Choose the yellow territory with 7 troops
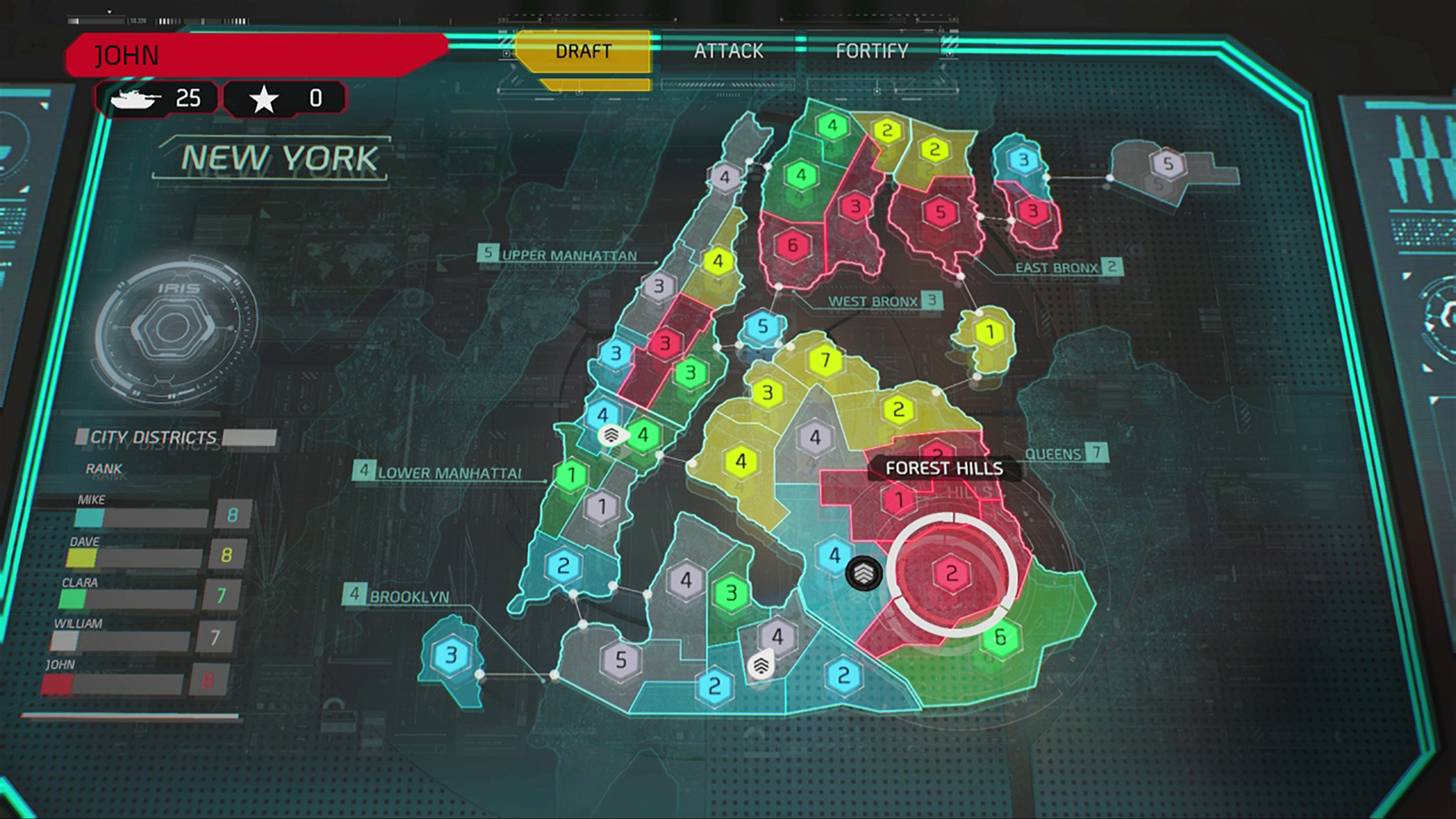The height and width of the screenshot is (819, 1456). (825, 360)
